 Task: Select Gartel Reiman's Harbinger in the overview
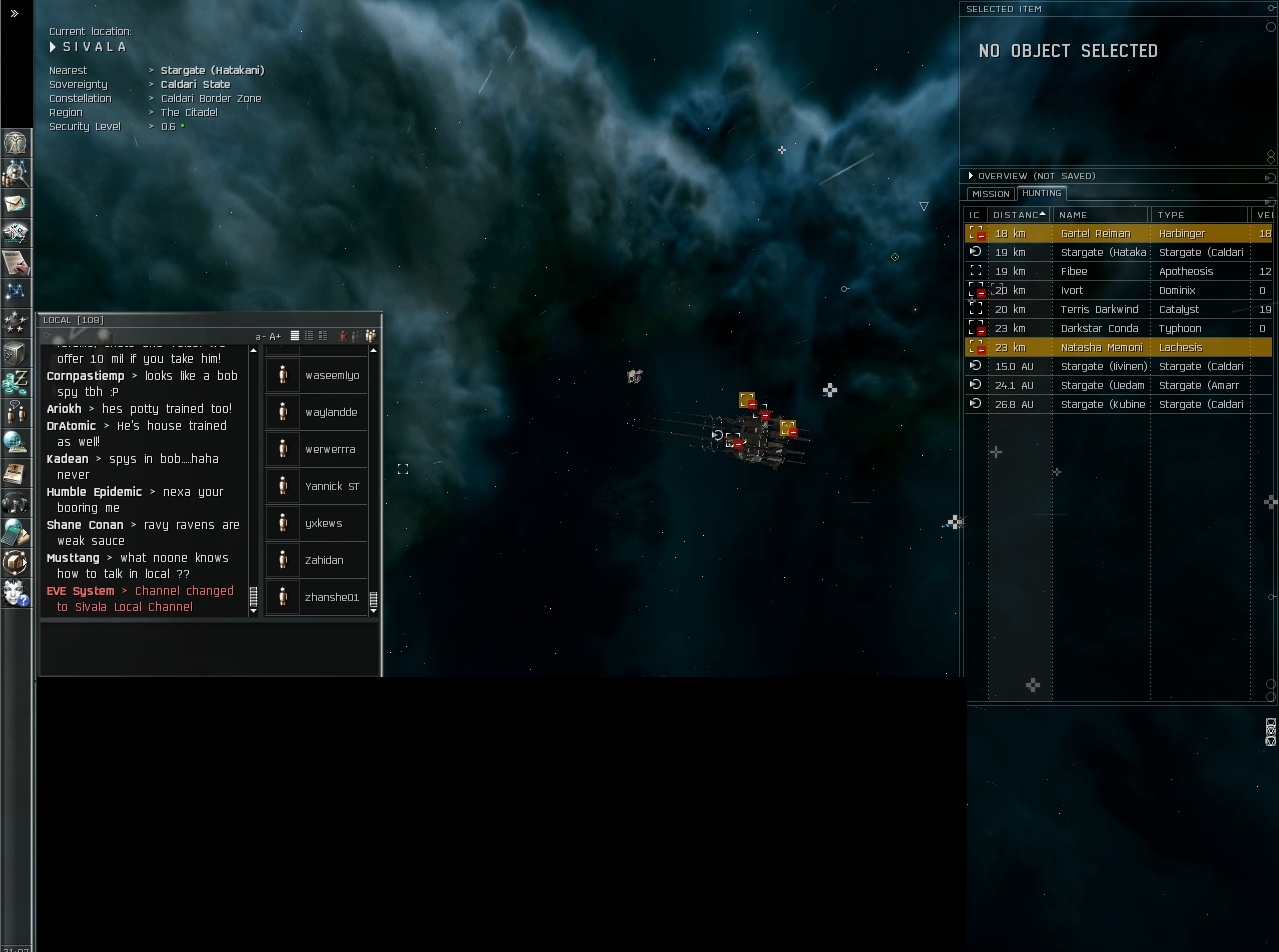tap(1095, 234)
